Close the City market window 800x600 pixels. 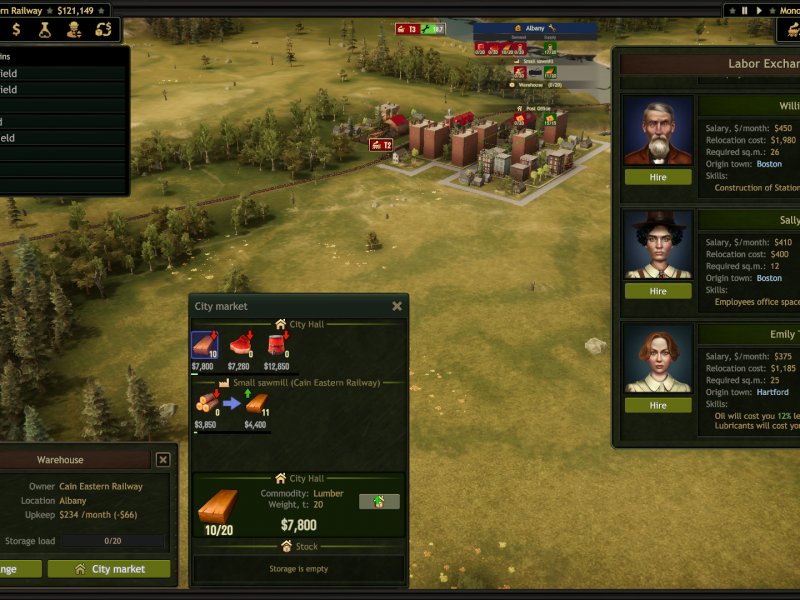[397, 306]
